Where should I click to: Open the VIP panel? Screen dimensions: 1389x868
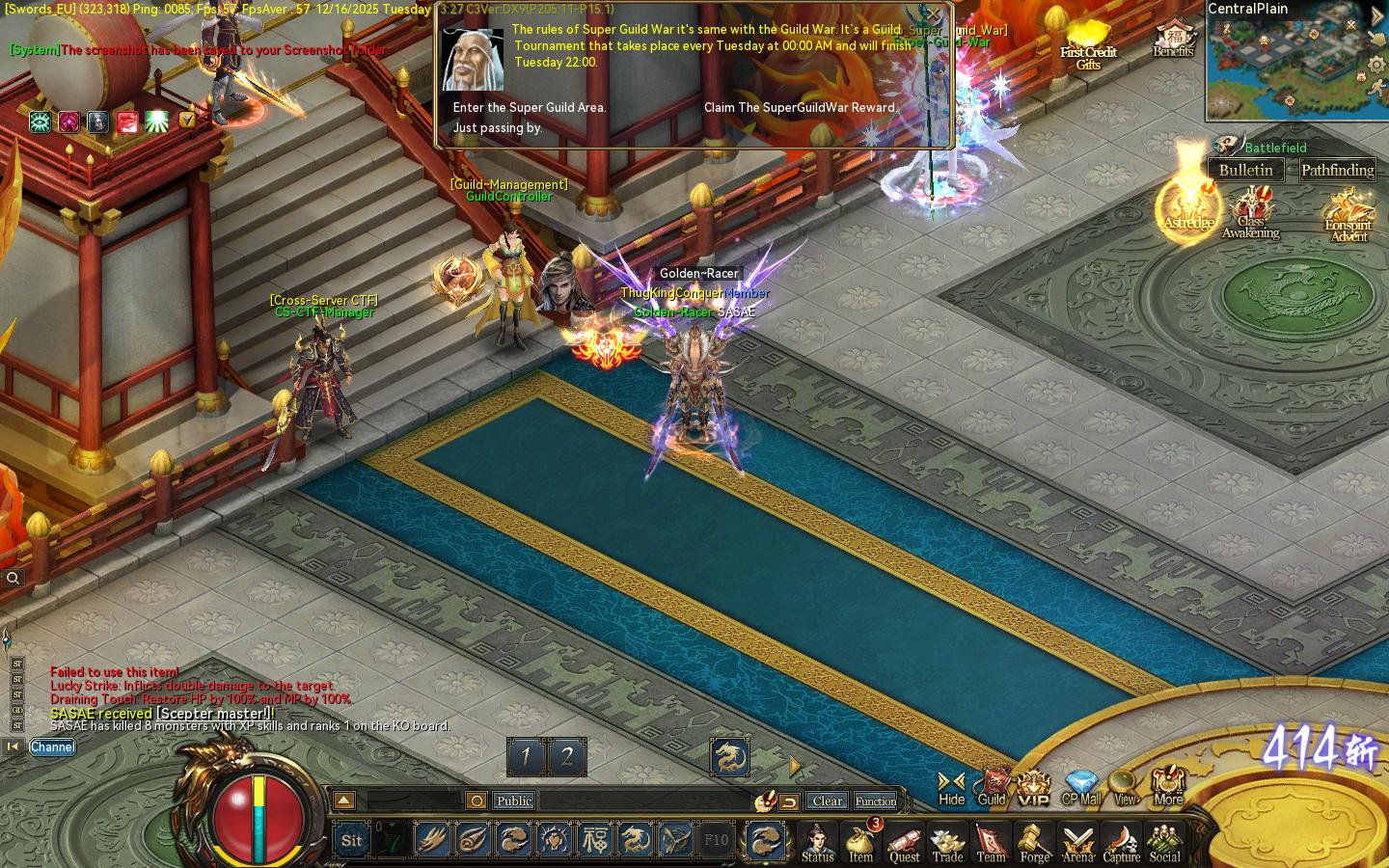1033,787
